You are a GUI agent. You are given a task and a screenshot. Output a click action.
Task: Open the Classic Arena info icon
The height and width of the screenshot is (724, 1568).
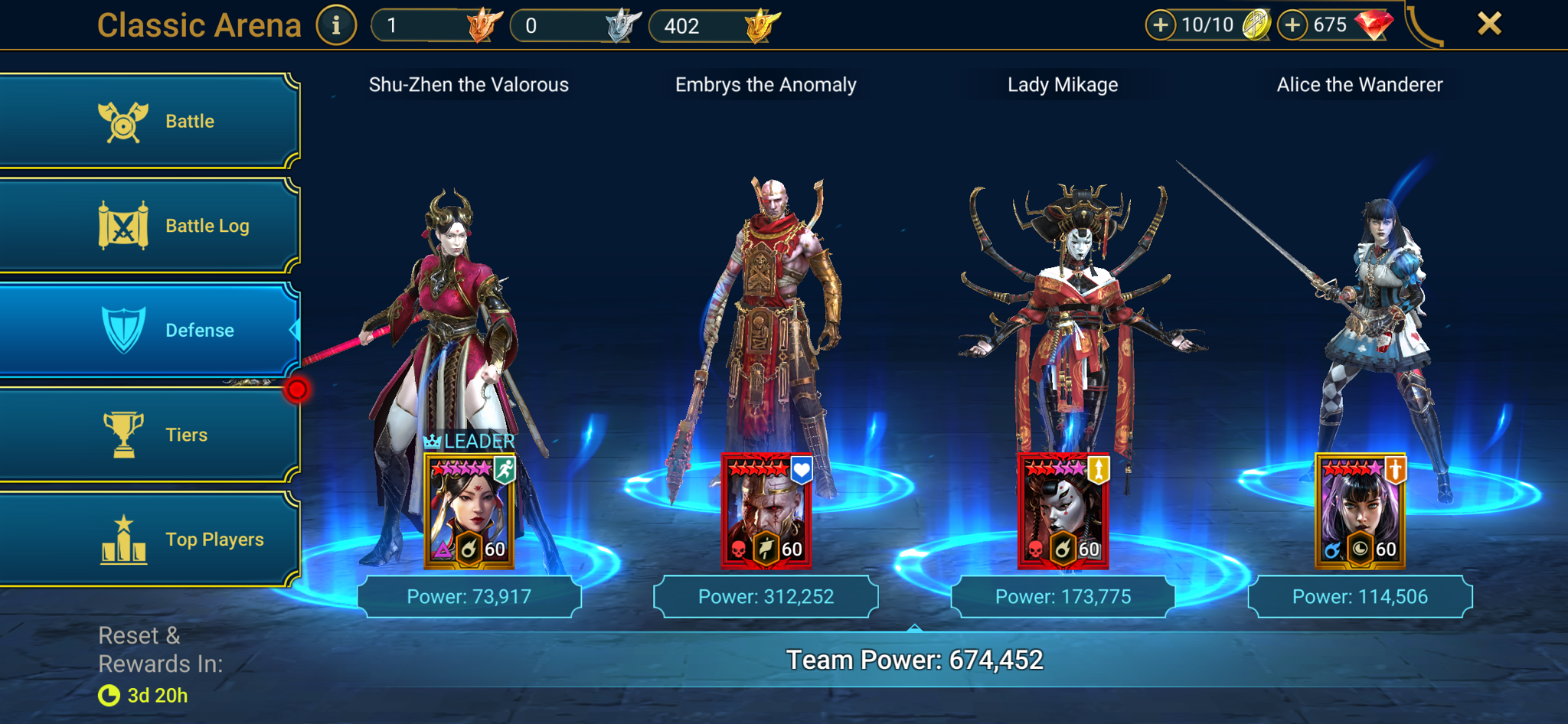335,24
